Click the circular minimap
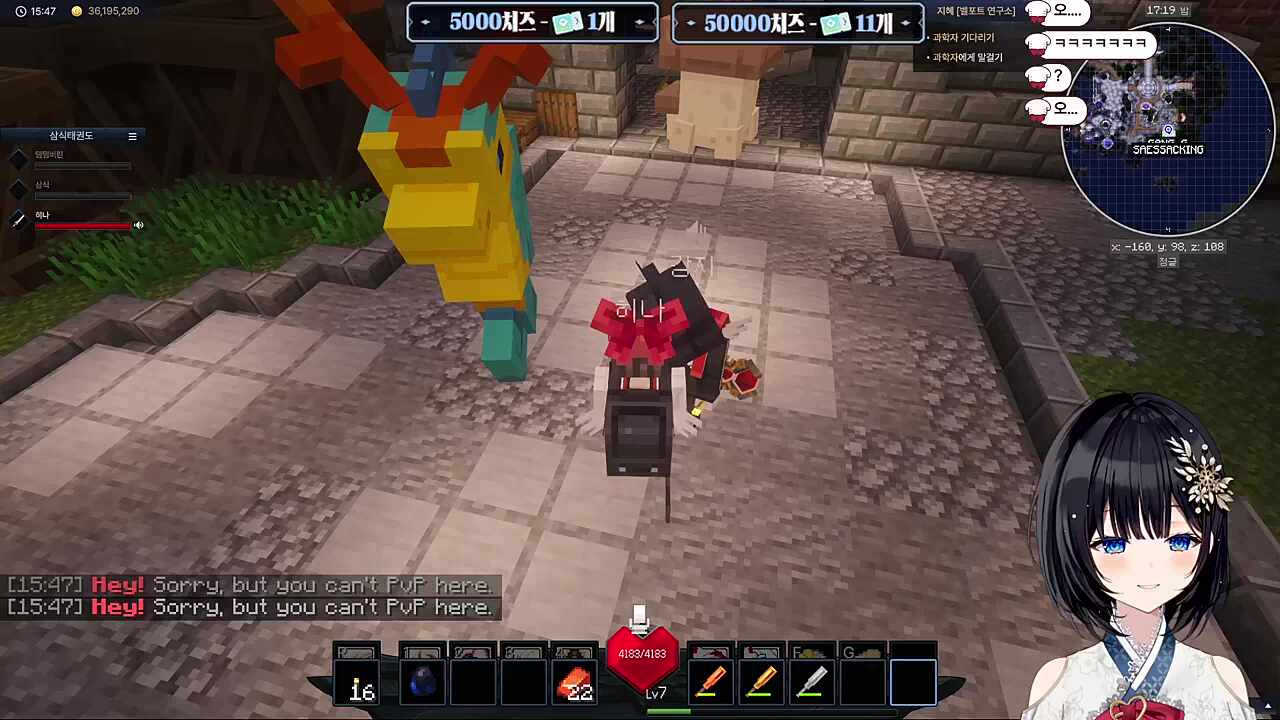This screenshot has height=720, width=1280. 1167,130
